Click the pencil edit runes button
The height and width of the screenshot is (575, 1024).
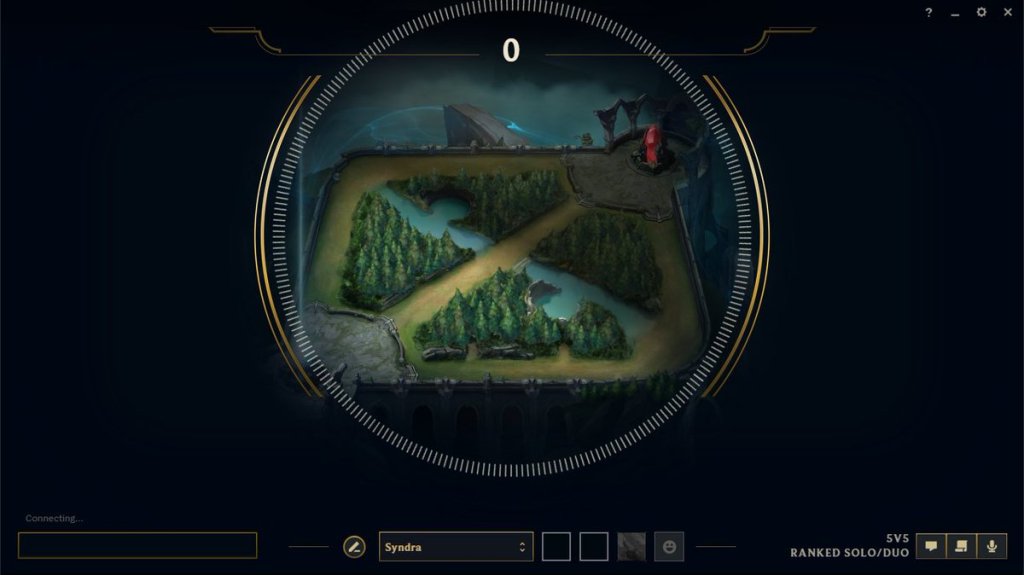pos(354,547)
